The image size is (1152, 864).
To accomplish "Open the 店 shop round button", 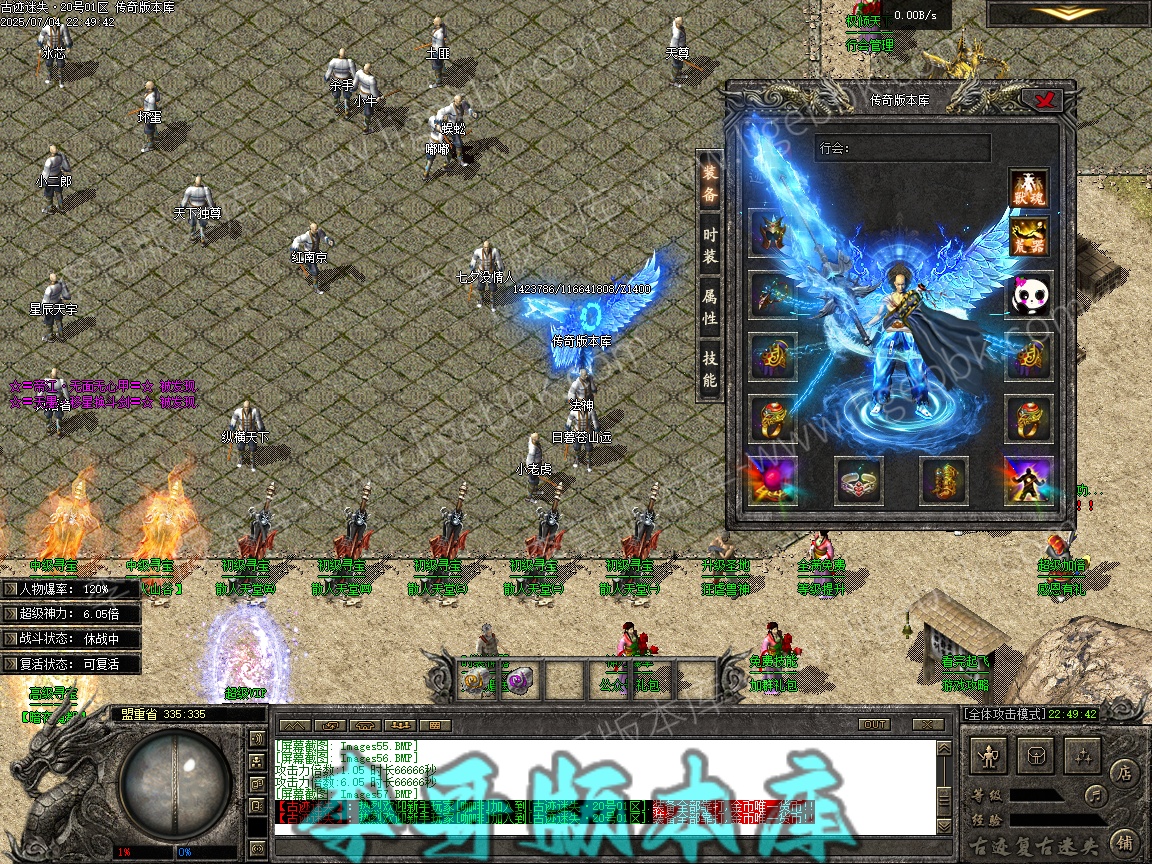I will (x=1123, y=771).
